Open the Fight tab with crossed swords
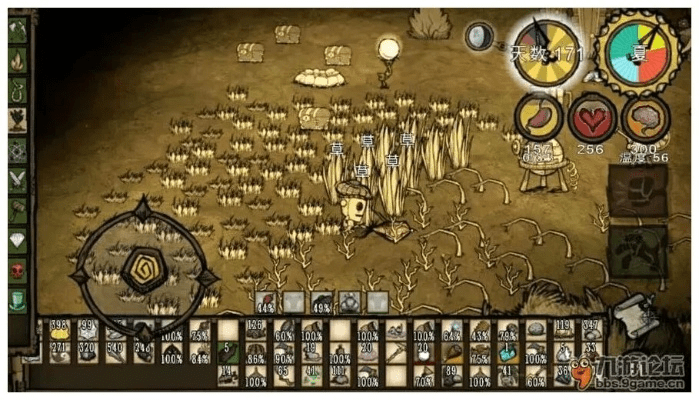Screen dimensions: 699x400 point(18,181)
